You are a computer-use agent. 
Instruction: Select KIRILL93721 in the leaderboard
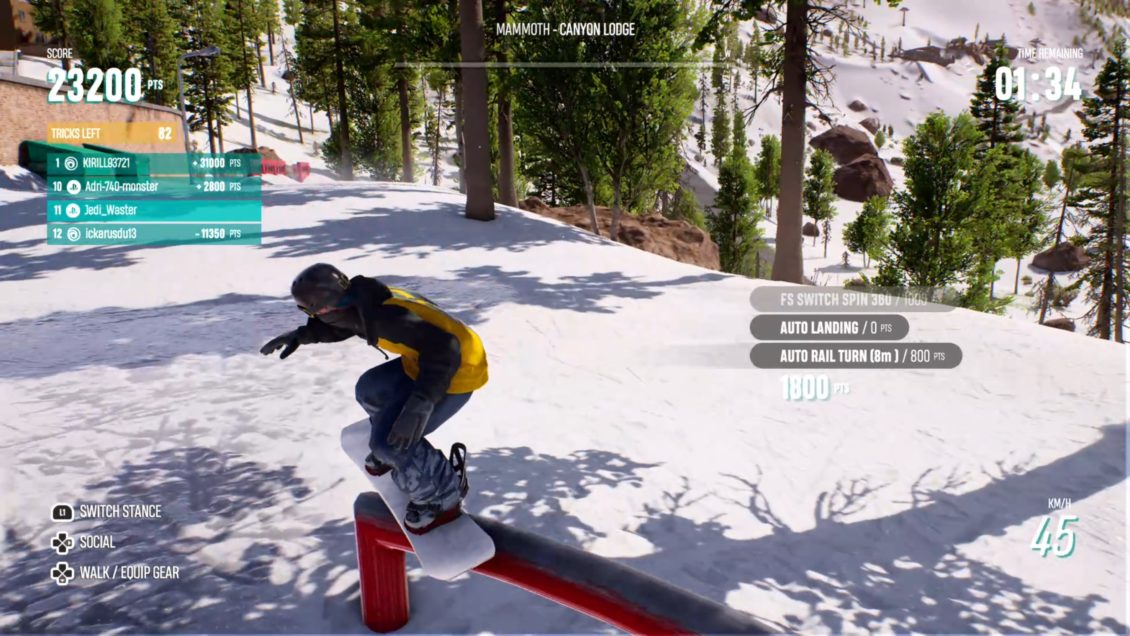pyautogui.click(x=154, y=163)
